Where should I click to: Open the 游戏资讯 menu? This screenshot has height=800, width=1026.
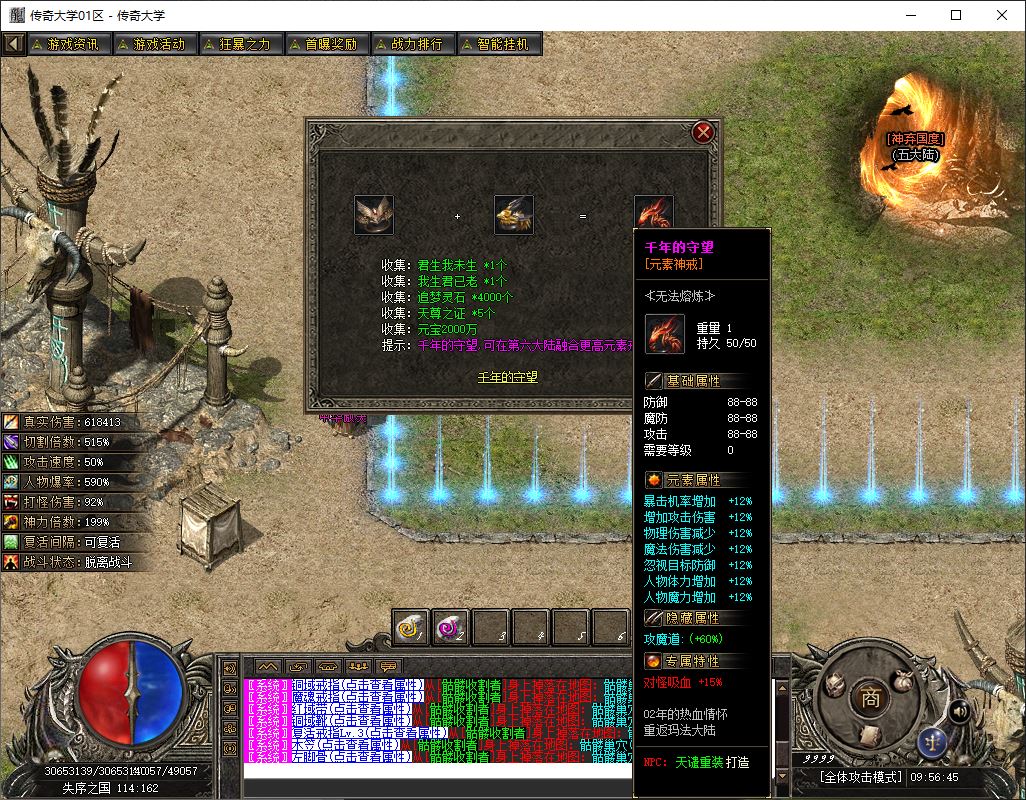[66, 44]
